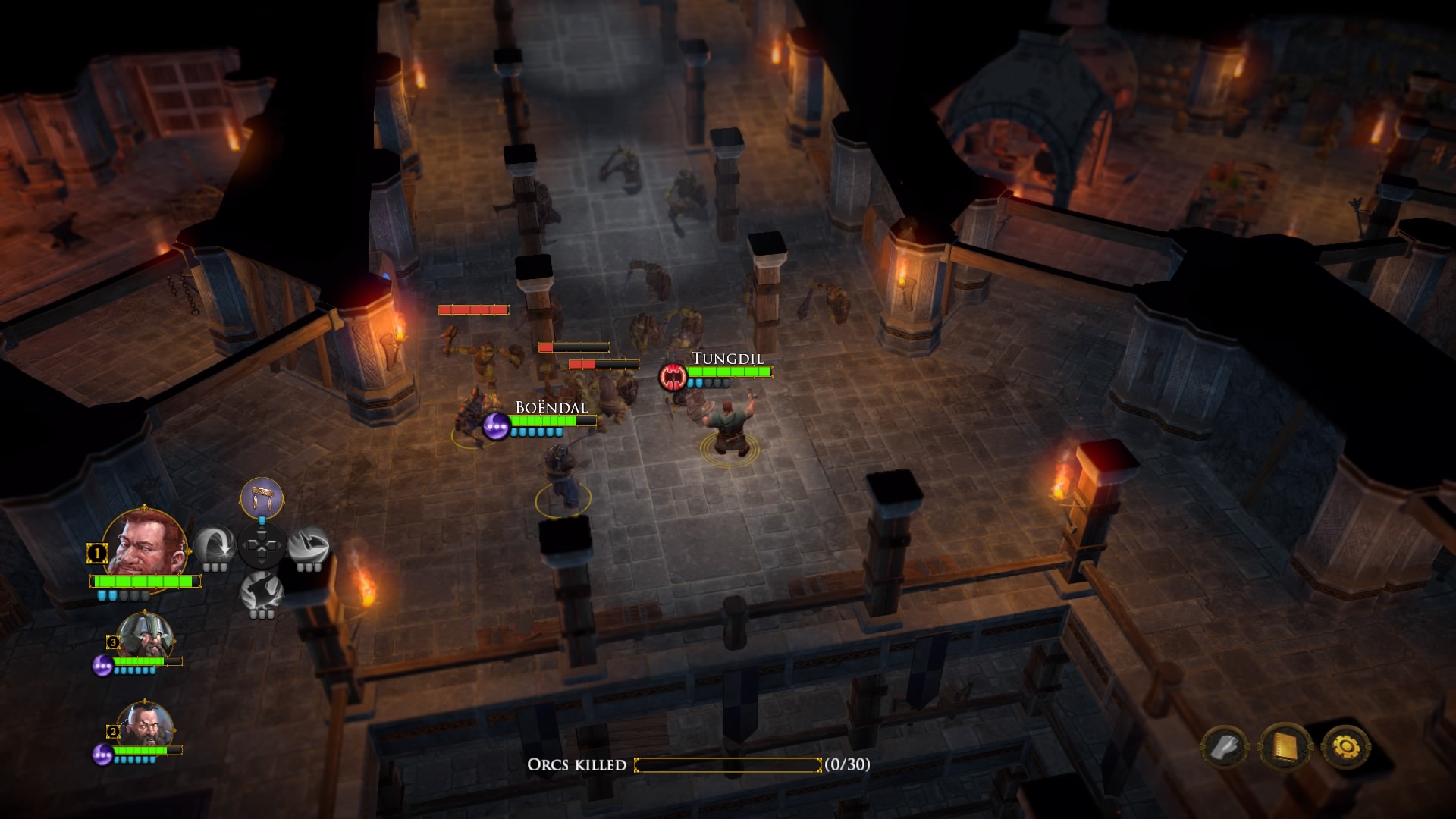Select the red-bearded hero portrait numbered 1
This screenshot has width=1456, height=819.
(144, 544)
